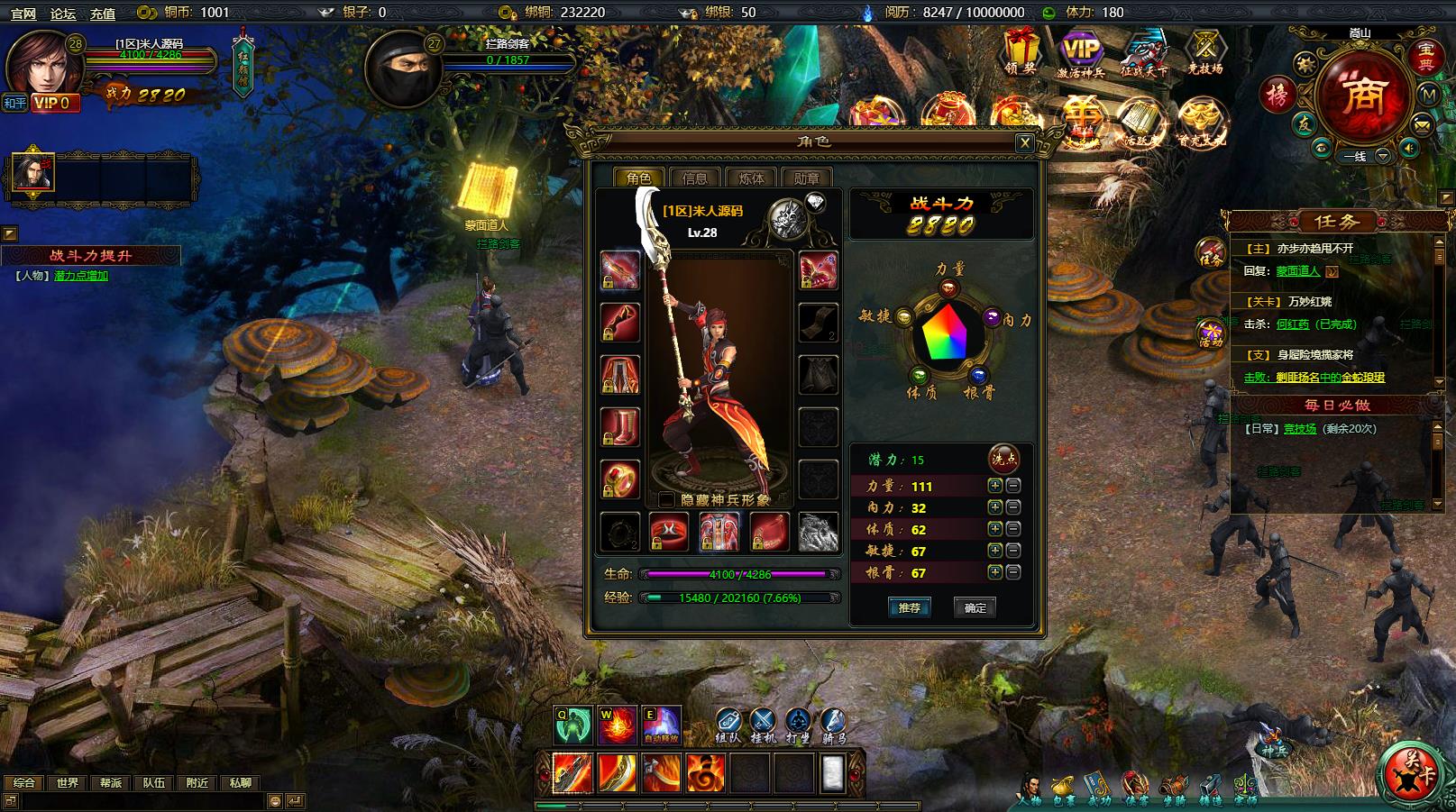The image size is (1456, 812).
Task: Click the 推荐 recommend button
Action: 909,607
